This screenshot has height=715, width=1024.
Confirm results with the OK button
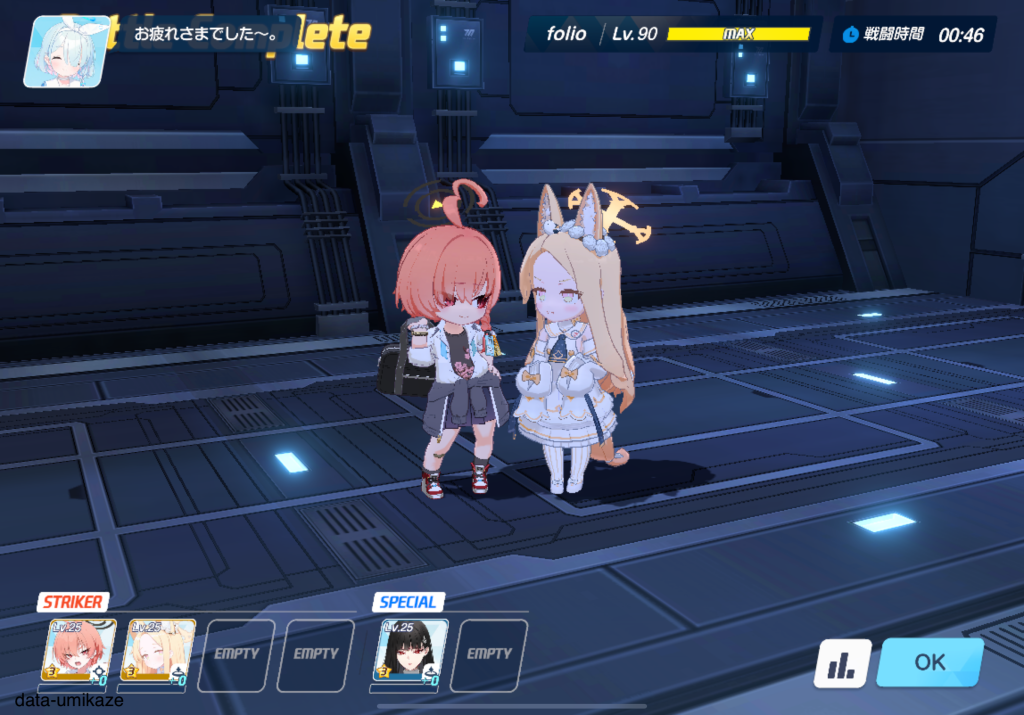(929, 662)
